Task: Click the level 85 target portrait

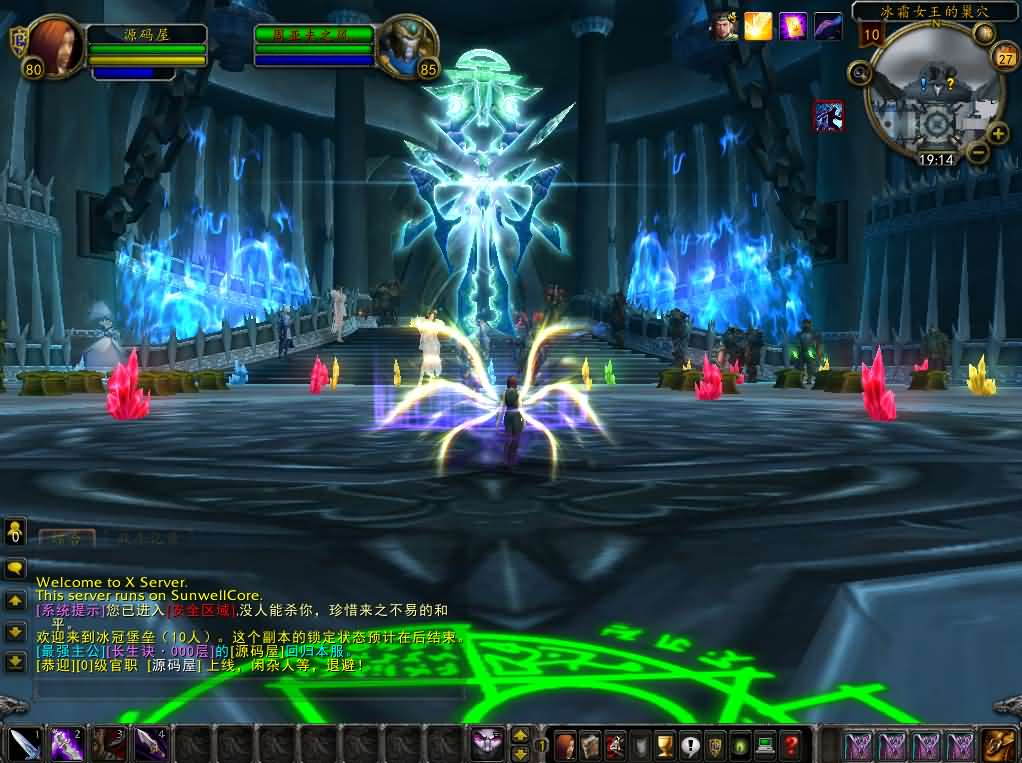Action: (408, 45)
